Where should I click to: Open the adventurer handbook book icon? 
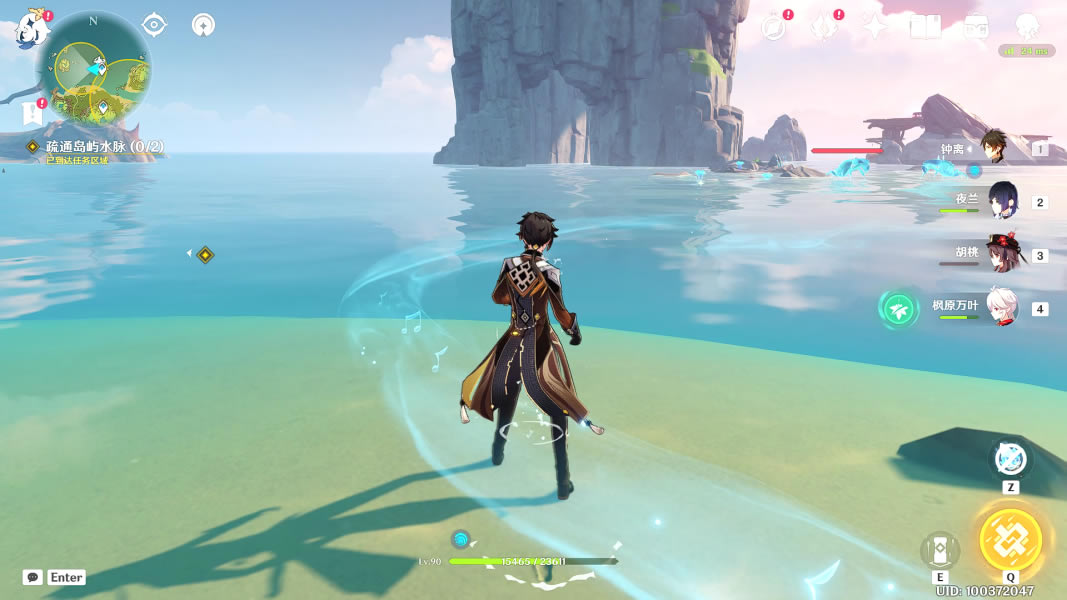coord(925,27)
